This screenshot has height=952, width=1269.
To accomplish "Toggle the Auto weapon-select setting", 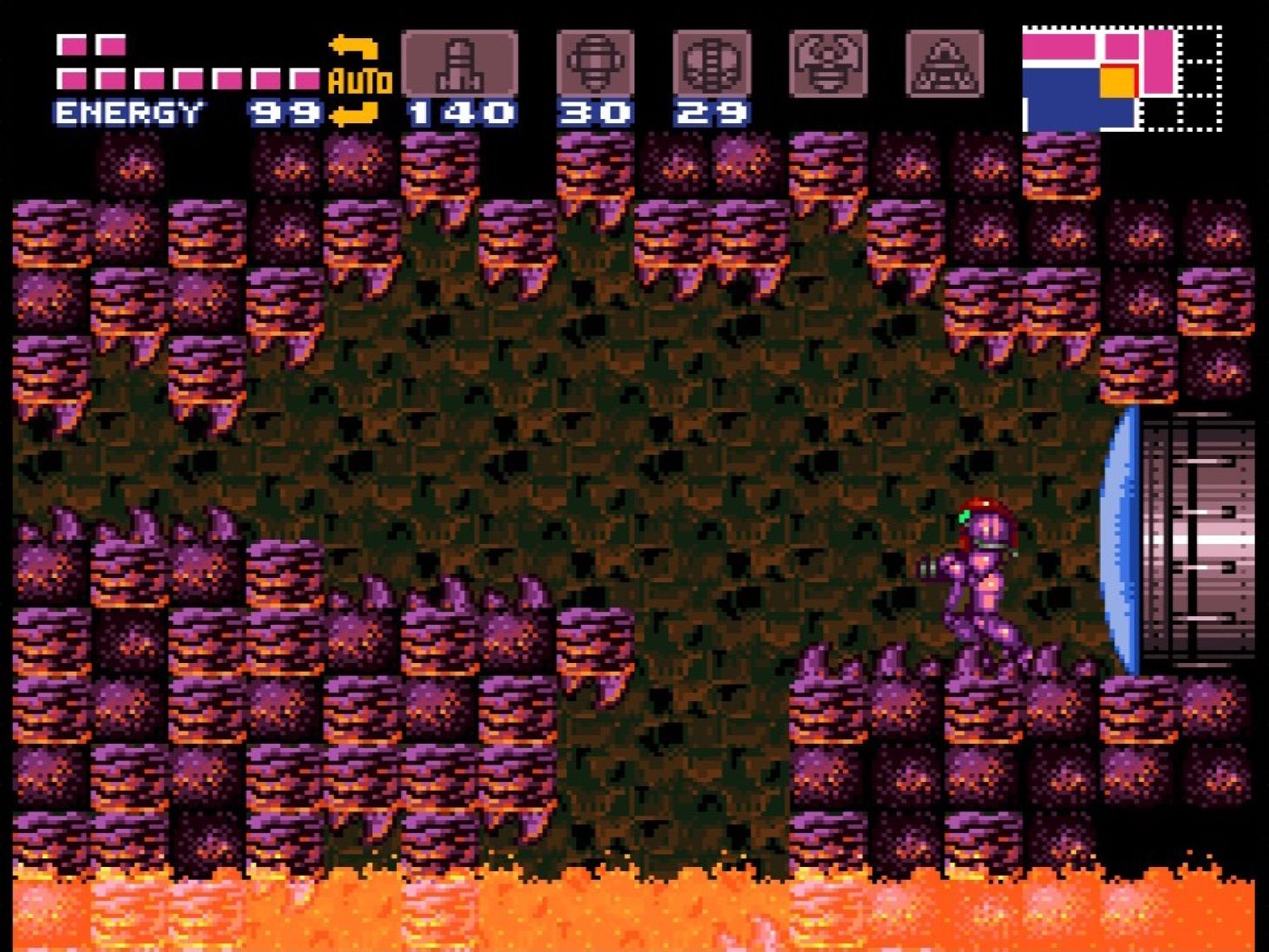I will point(358,81).
